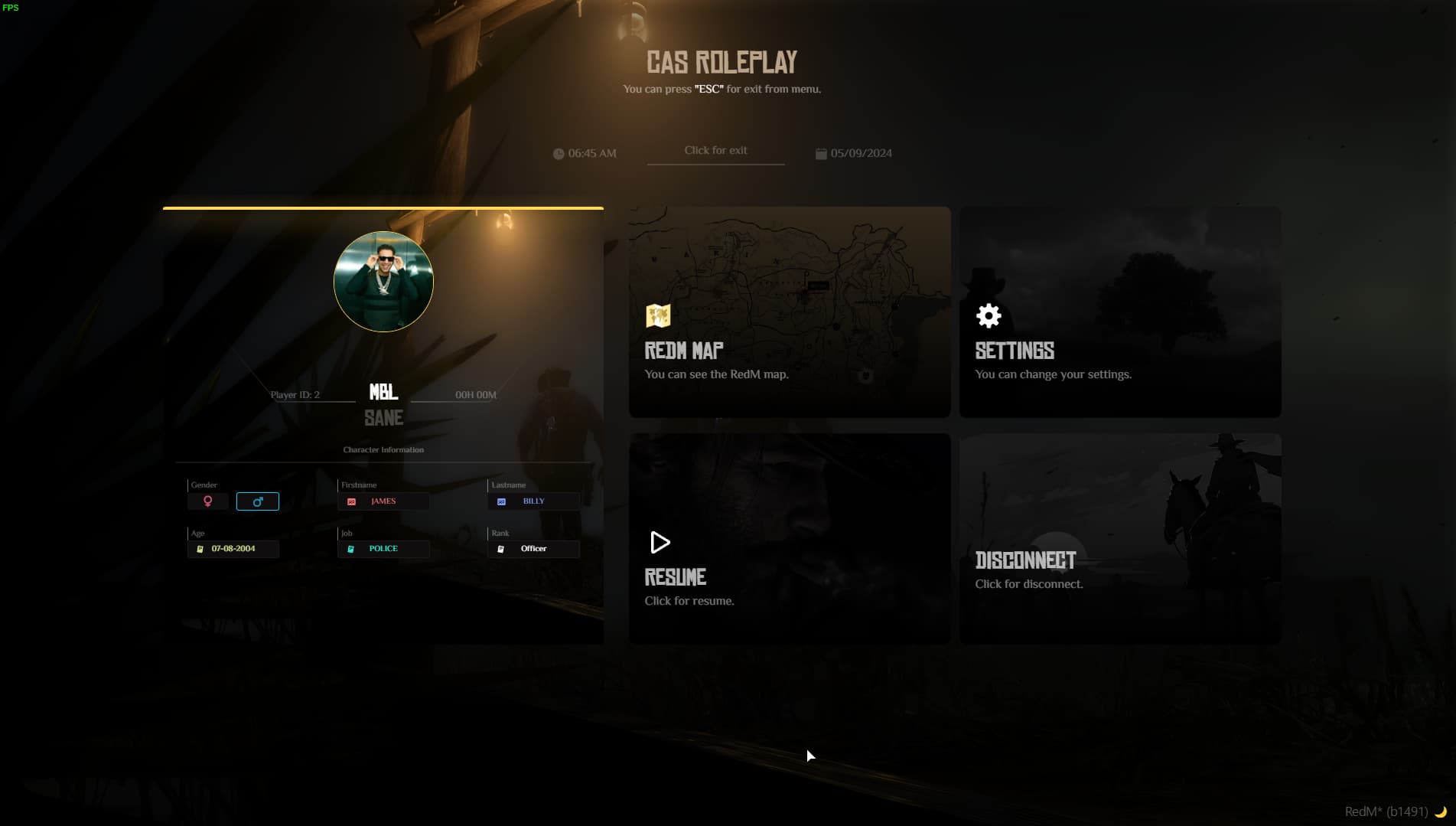Viewport: 1456px width, 826px height.
Task: Select the male gender option
Action: [258, 501]
